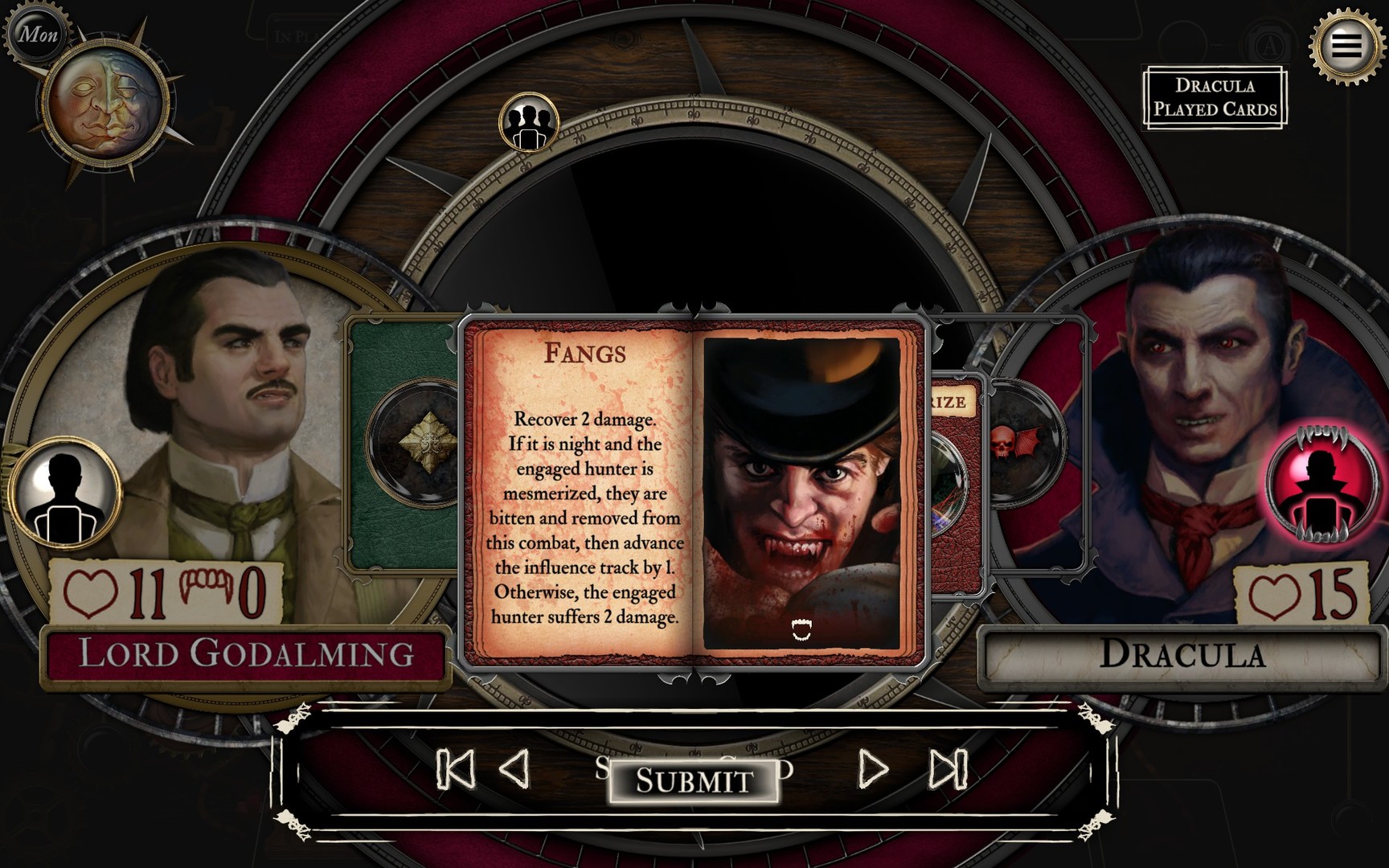Click the previous card arrow

tap(514, 772)
